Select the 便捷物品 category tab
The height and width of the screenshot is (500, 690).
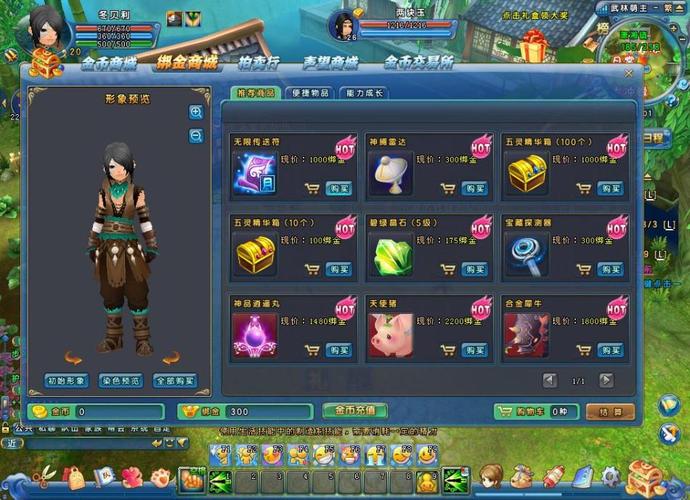click(309, 93)
